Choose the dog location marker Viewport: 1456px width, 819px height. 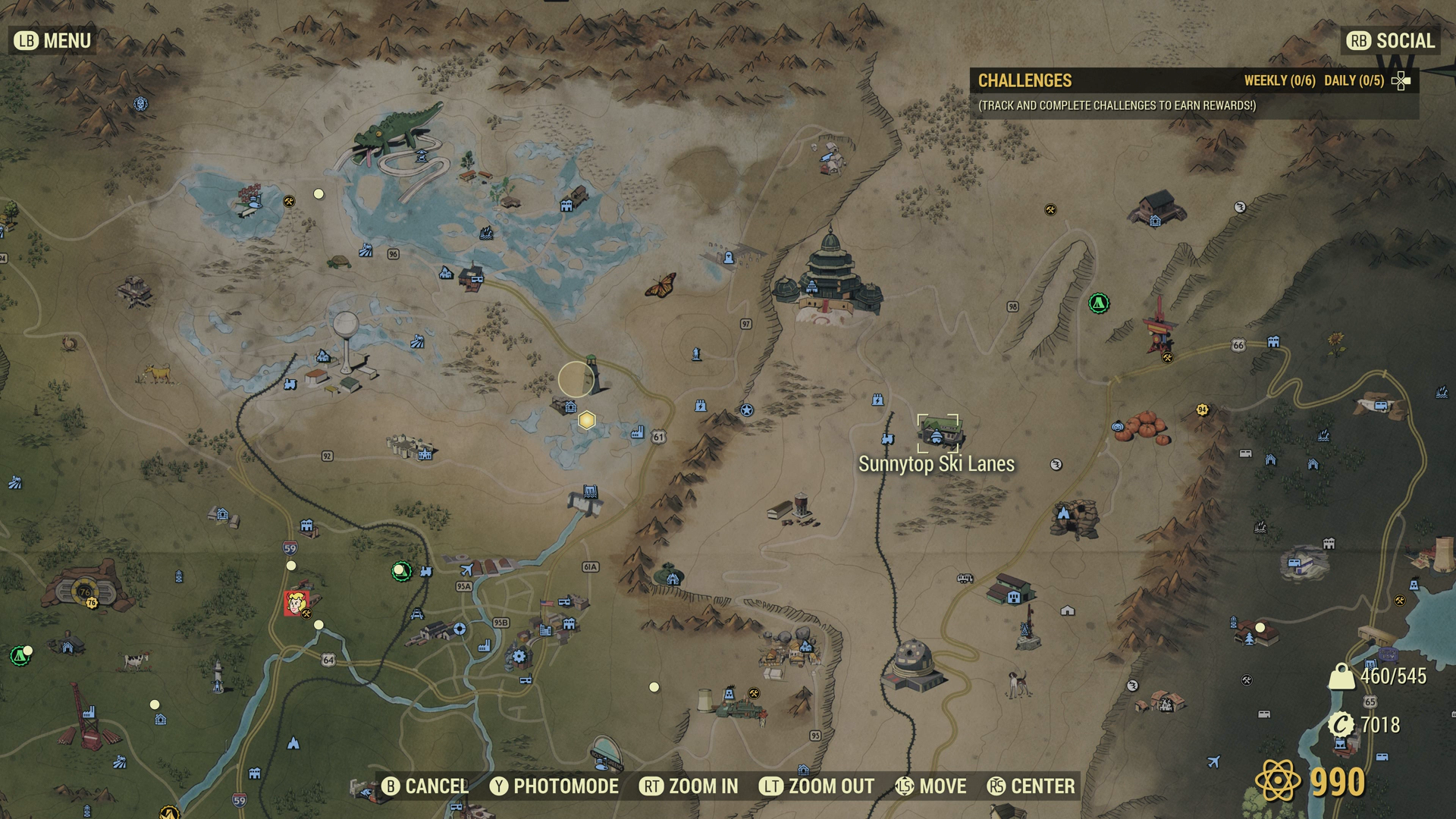pyautogui.click(x=1017, y=681)
